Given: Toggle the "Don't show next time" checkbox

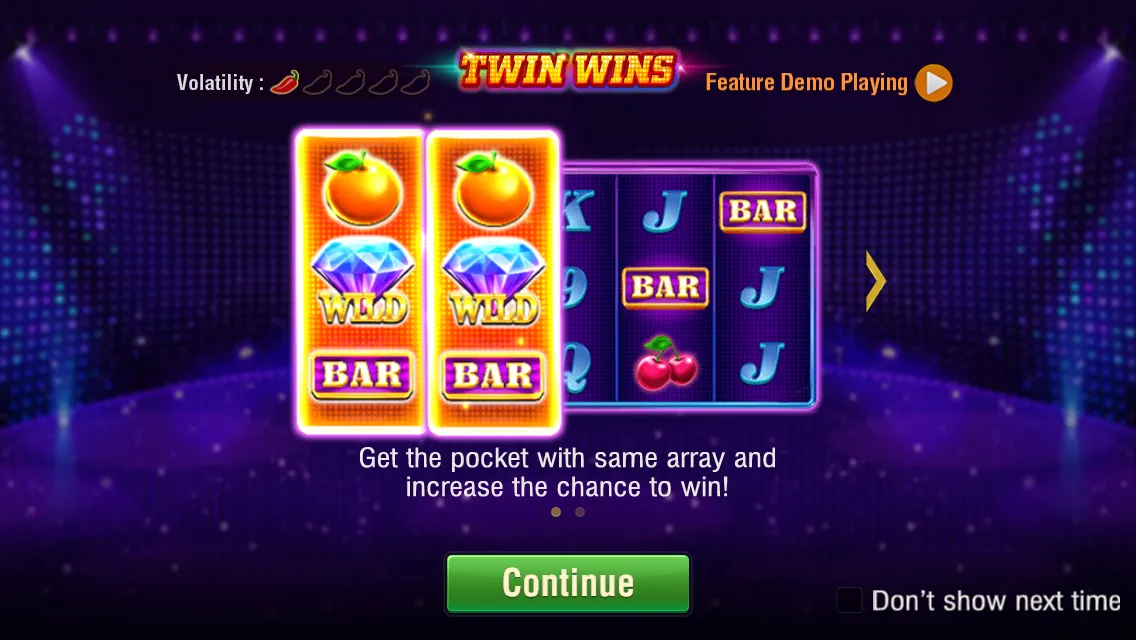Looking at the screenshot, I should point(849,600).
